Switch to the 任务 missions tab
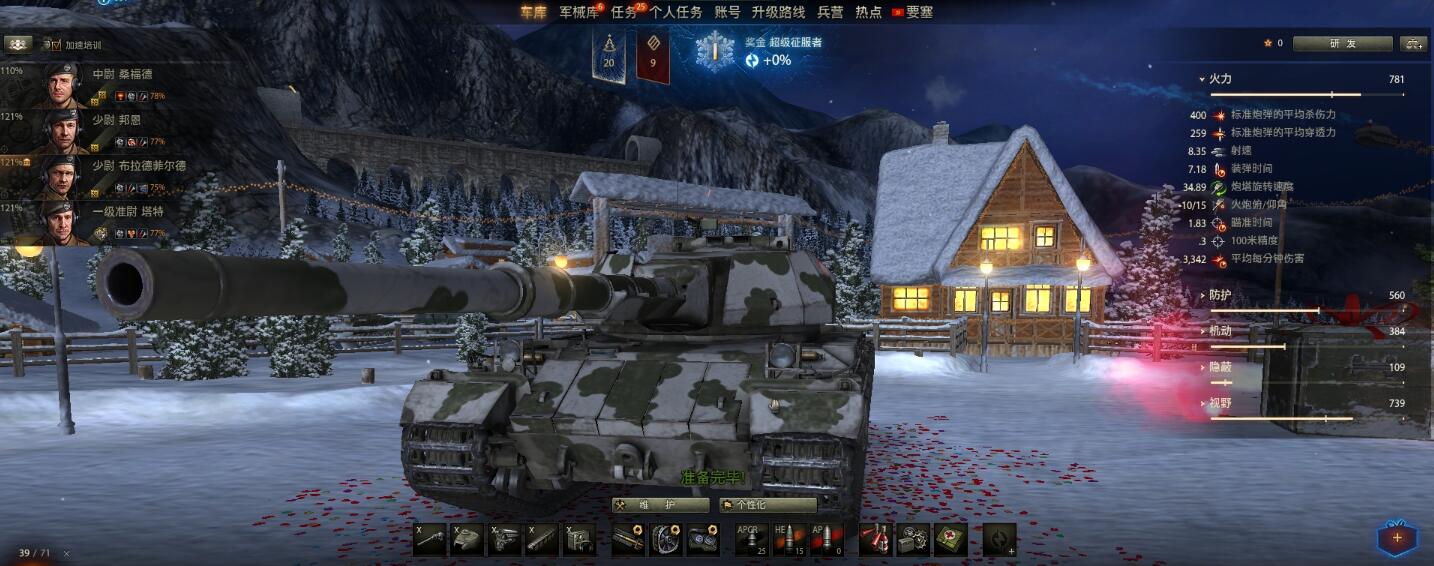1434x566 pixels. click(624, 12)
